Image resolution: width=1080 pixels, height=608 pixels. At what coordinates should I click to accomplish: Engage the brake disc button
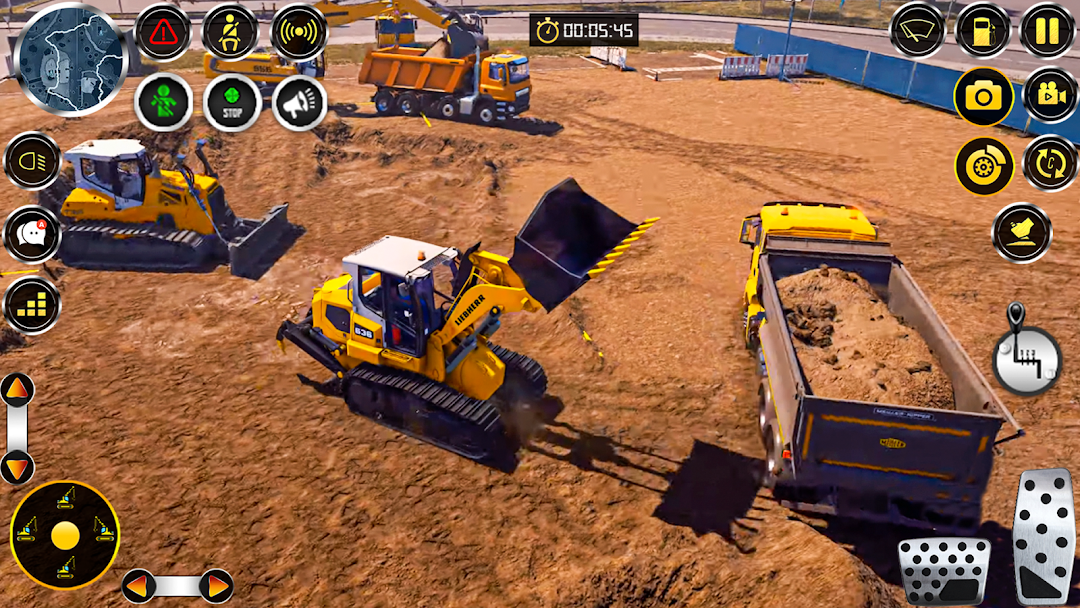coord(983,165)
